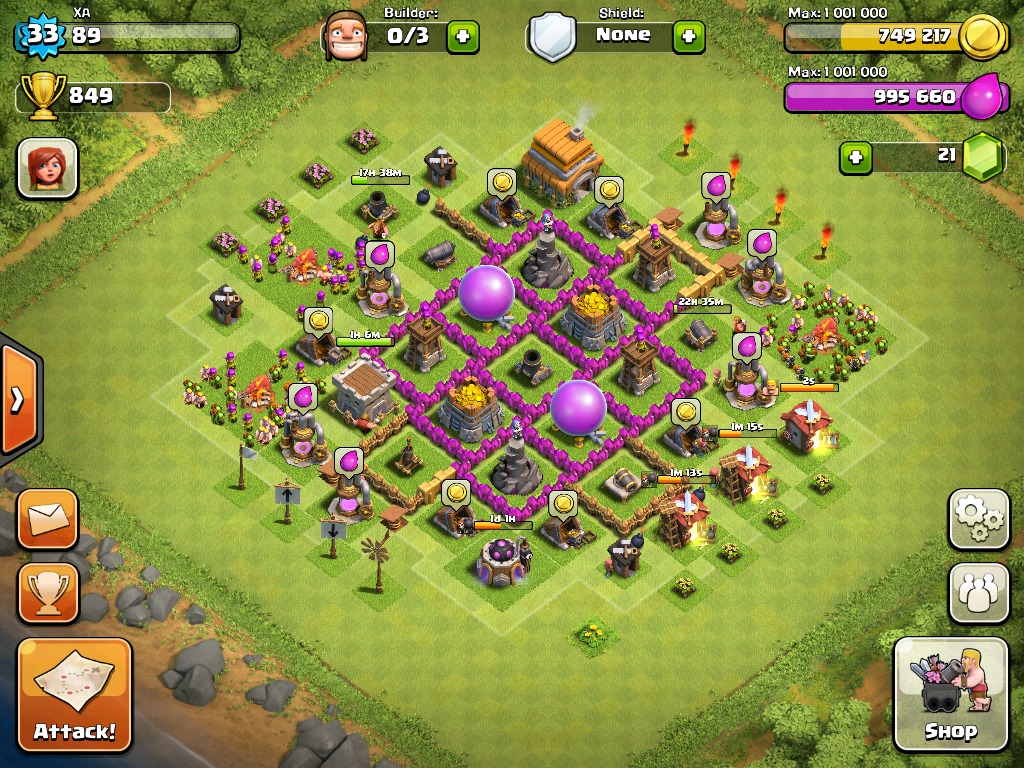Image resolution: width=1024 pixels, height=768 pixels.
Task: Open the red-haired character portrait
Action: [47, 167]
